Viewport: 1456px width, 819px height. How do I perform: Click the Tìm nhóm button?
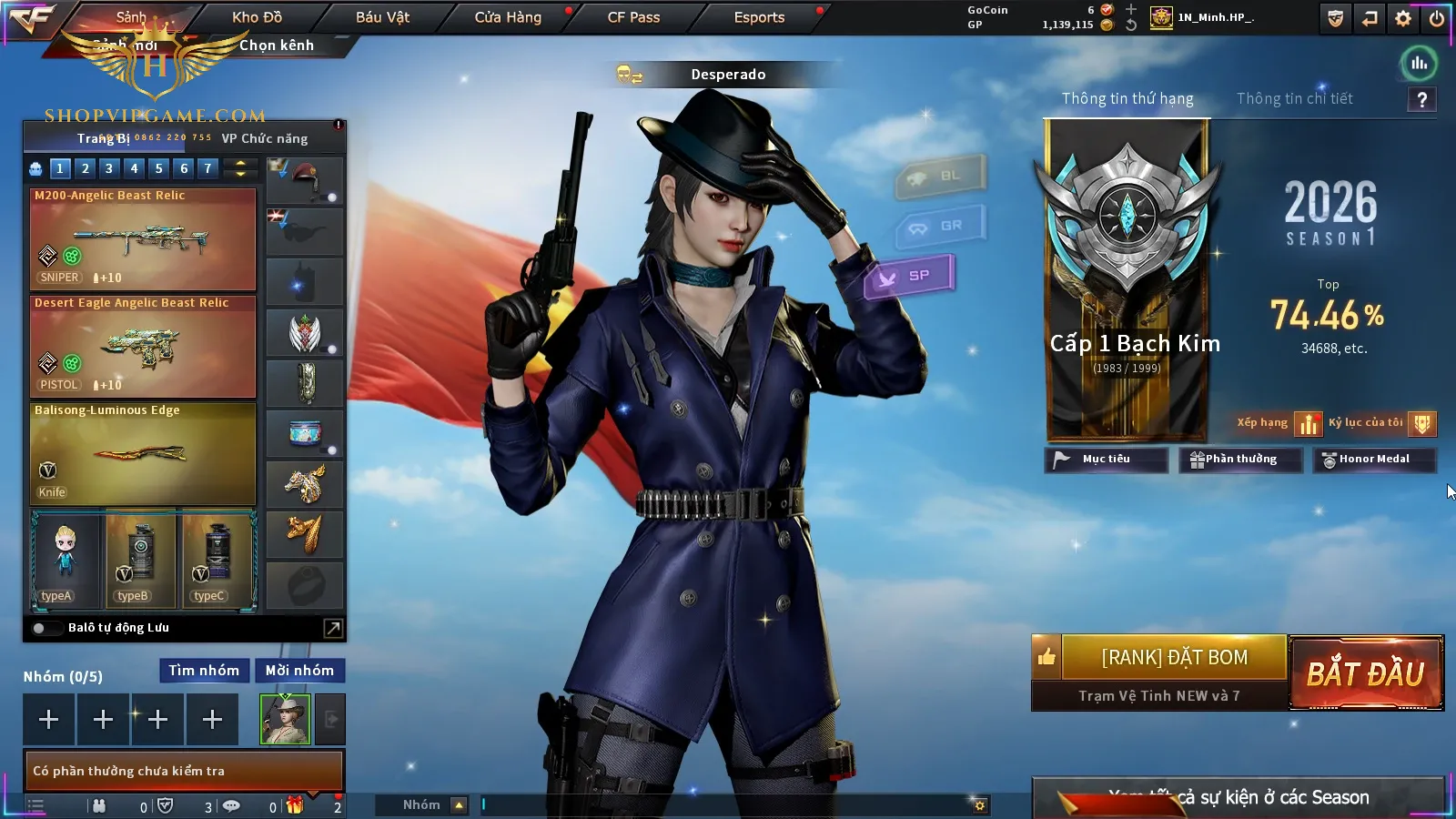click(x=204, y=671)
